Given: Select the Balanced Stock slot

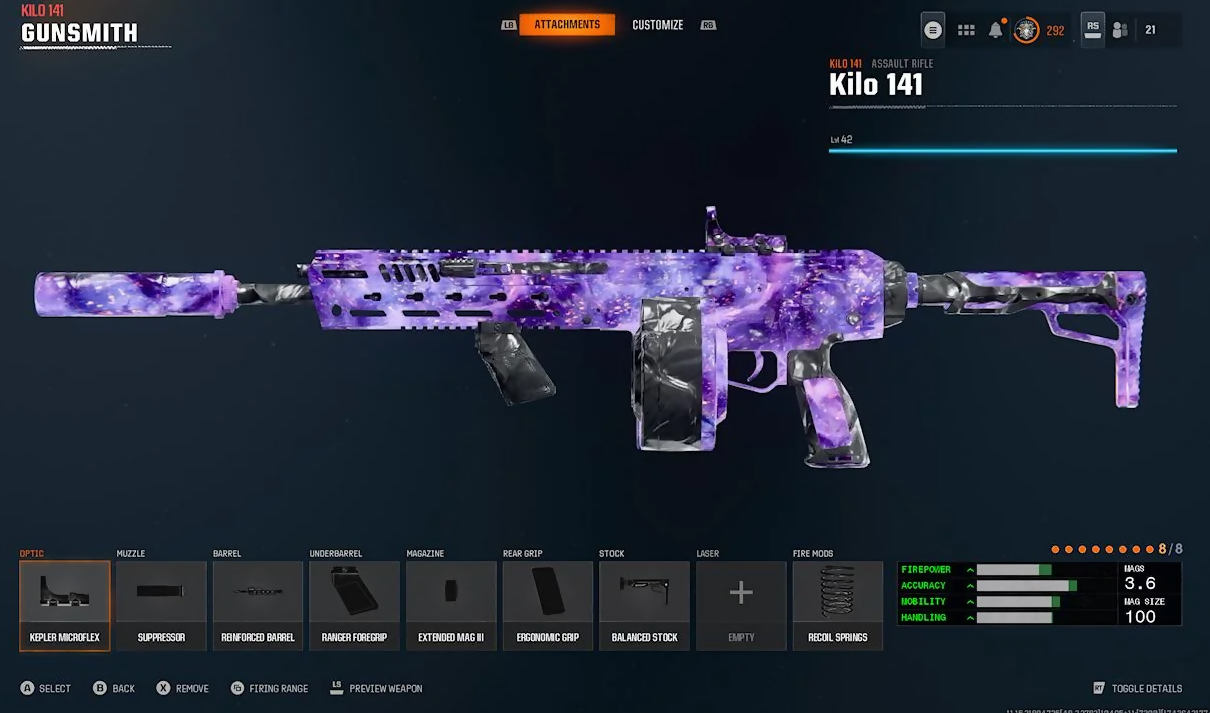Looking at the screenshot, I should (x=644, y=605).
